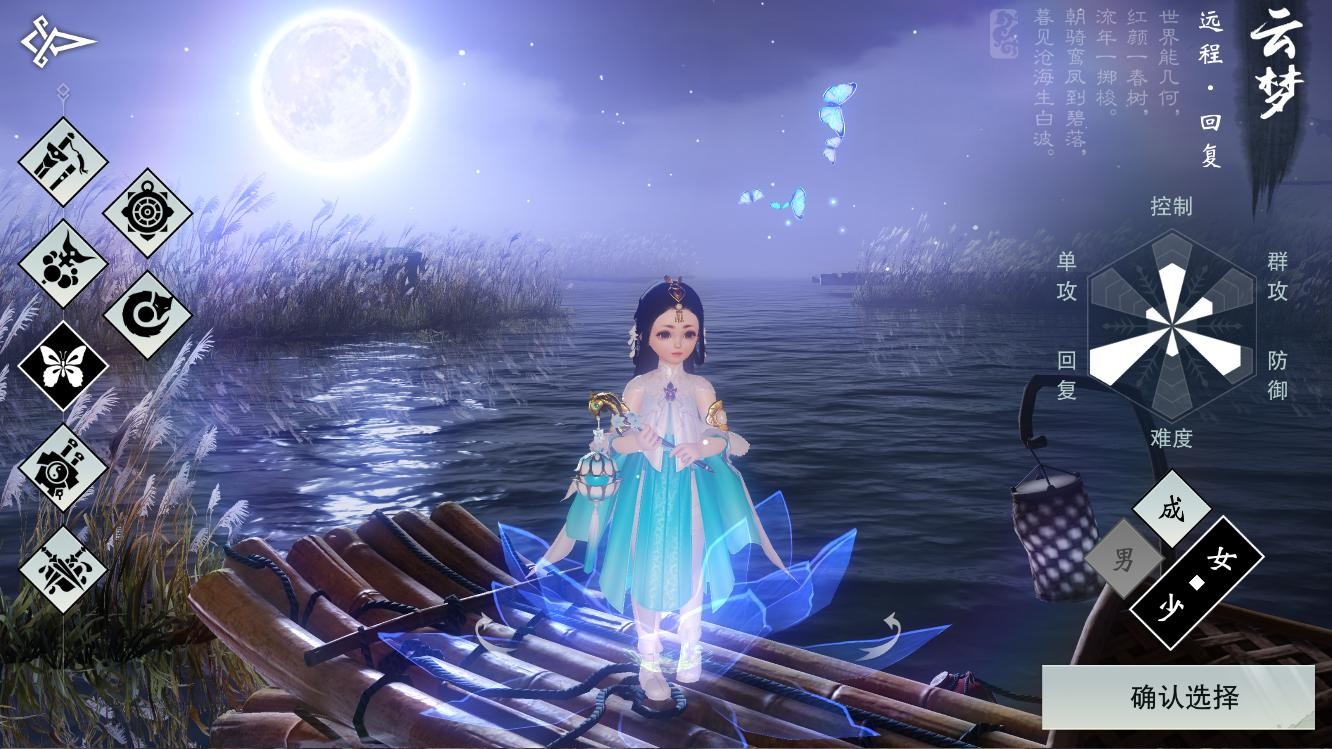Image resolution: width=1332 pixels, height=749 pixels.
Task: Choose the sword and whip class icon
Action: tap(63, 161)
